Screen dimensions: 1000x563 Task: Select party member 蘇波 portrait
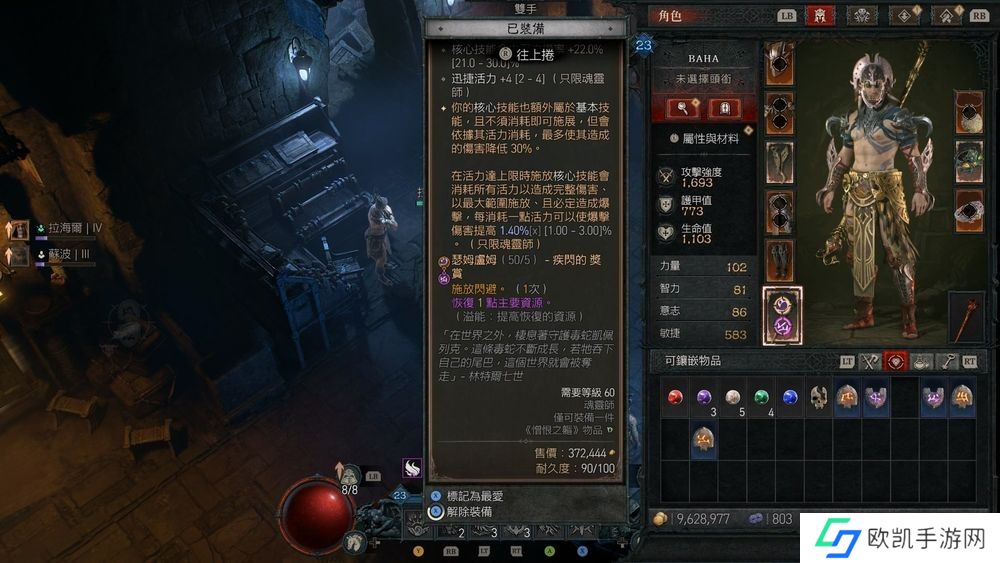tap(20, 256)
